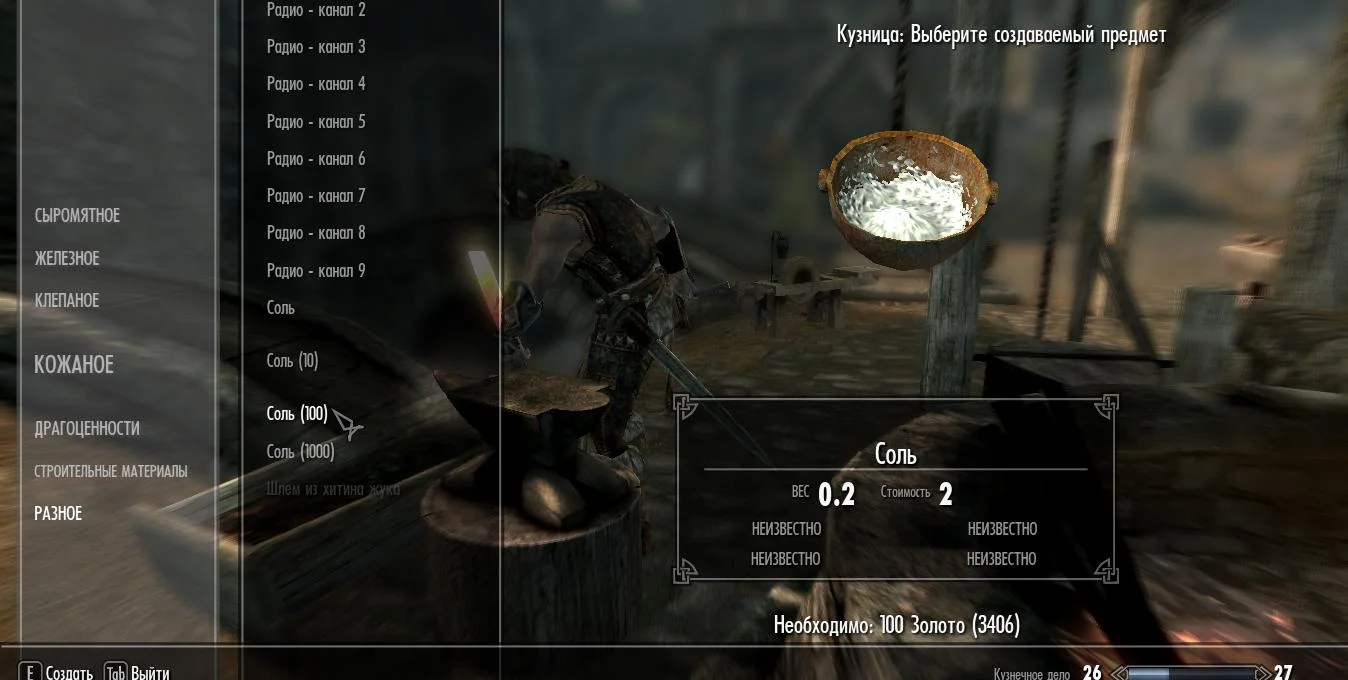Pick the Радио - канал 8 entry

[x=316, y=233]
